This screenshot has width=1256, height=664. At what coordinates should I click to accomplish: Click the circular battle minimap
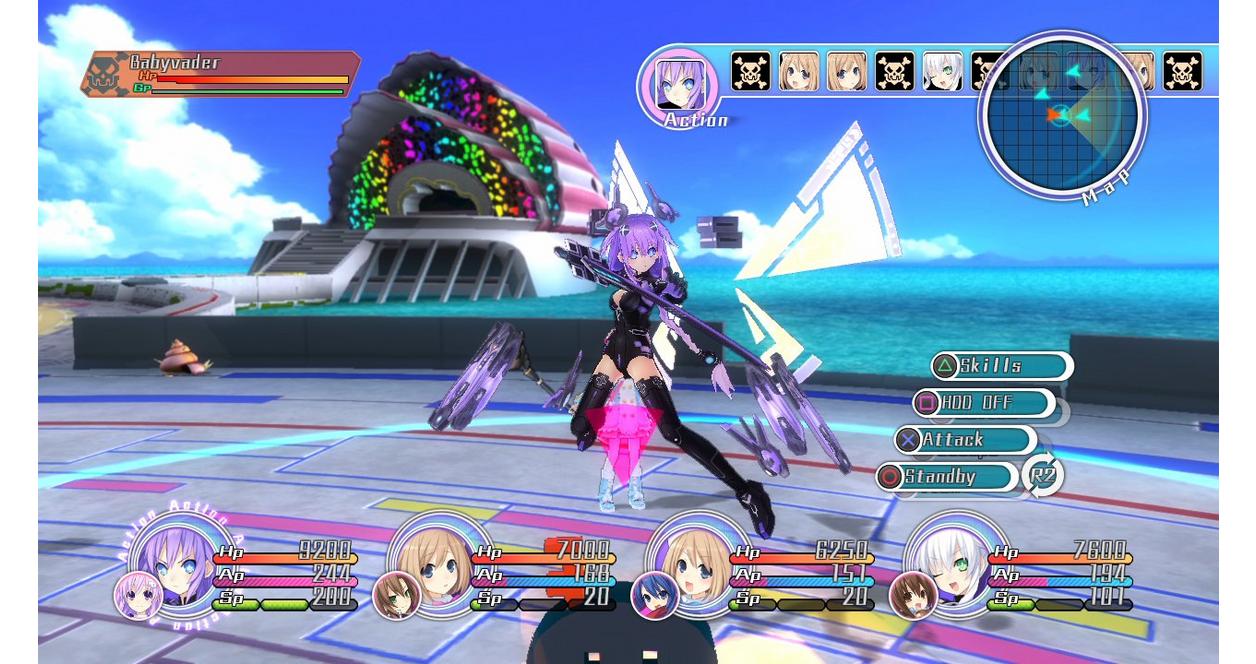click(x=1062, y=116)
